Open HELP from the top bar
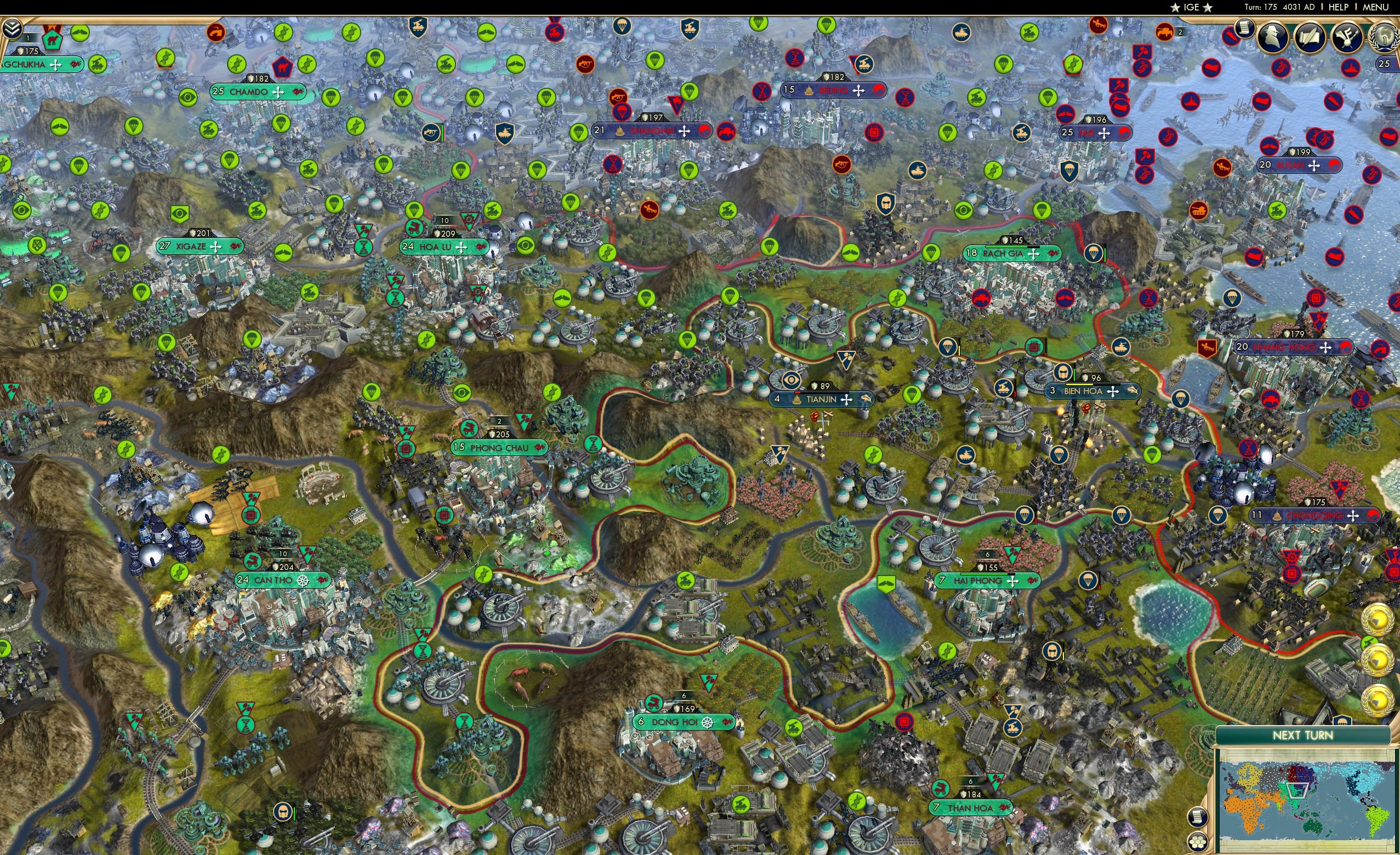1400x855 pixels. [1339, 7]
